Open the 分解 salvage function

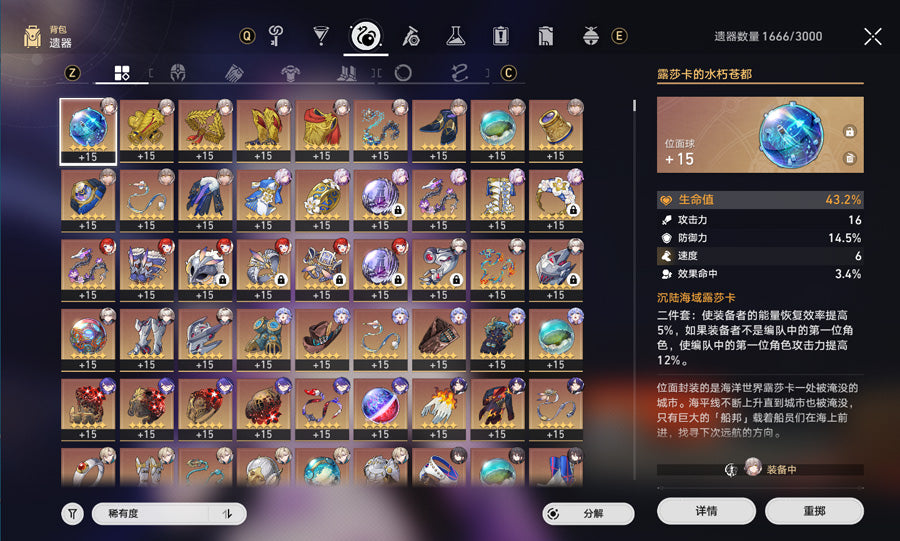(x=589, y=513)
